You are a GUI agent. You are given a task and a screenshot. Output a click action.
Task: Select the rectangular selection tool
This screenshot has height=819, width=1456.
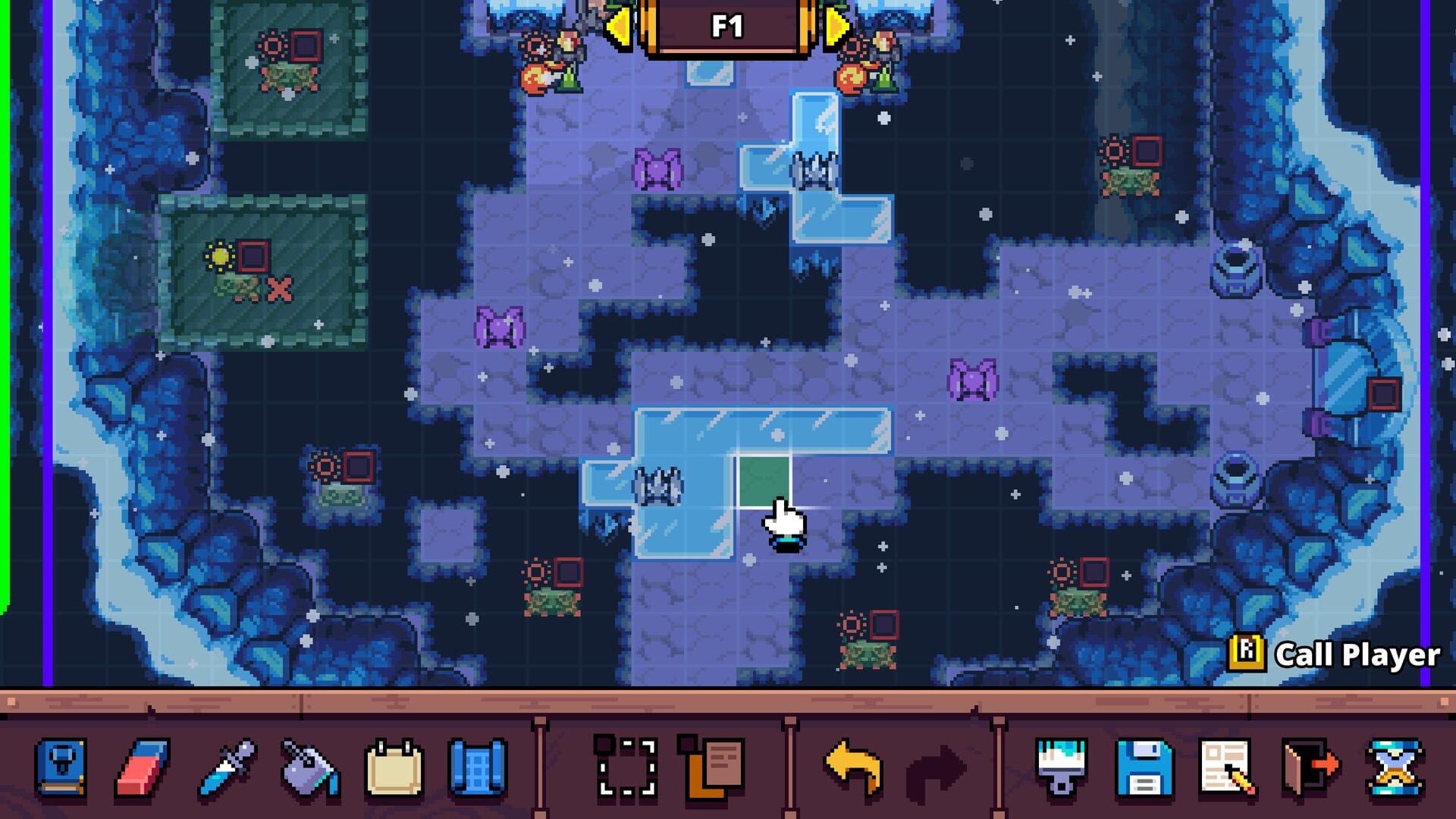point(626,768)
